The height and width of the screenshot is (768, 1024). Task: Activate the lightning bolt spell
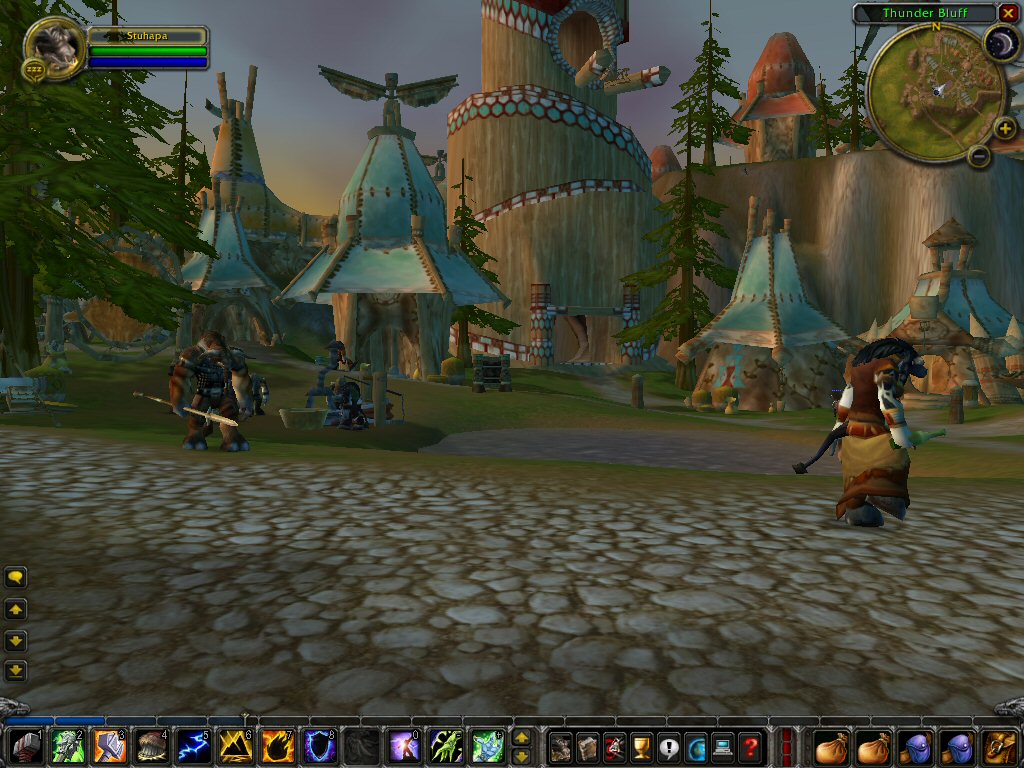192,747
